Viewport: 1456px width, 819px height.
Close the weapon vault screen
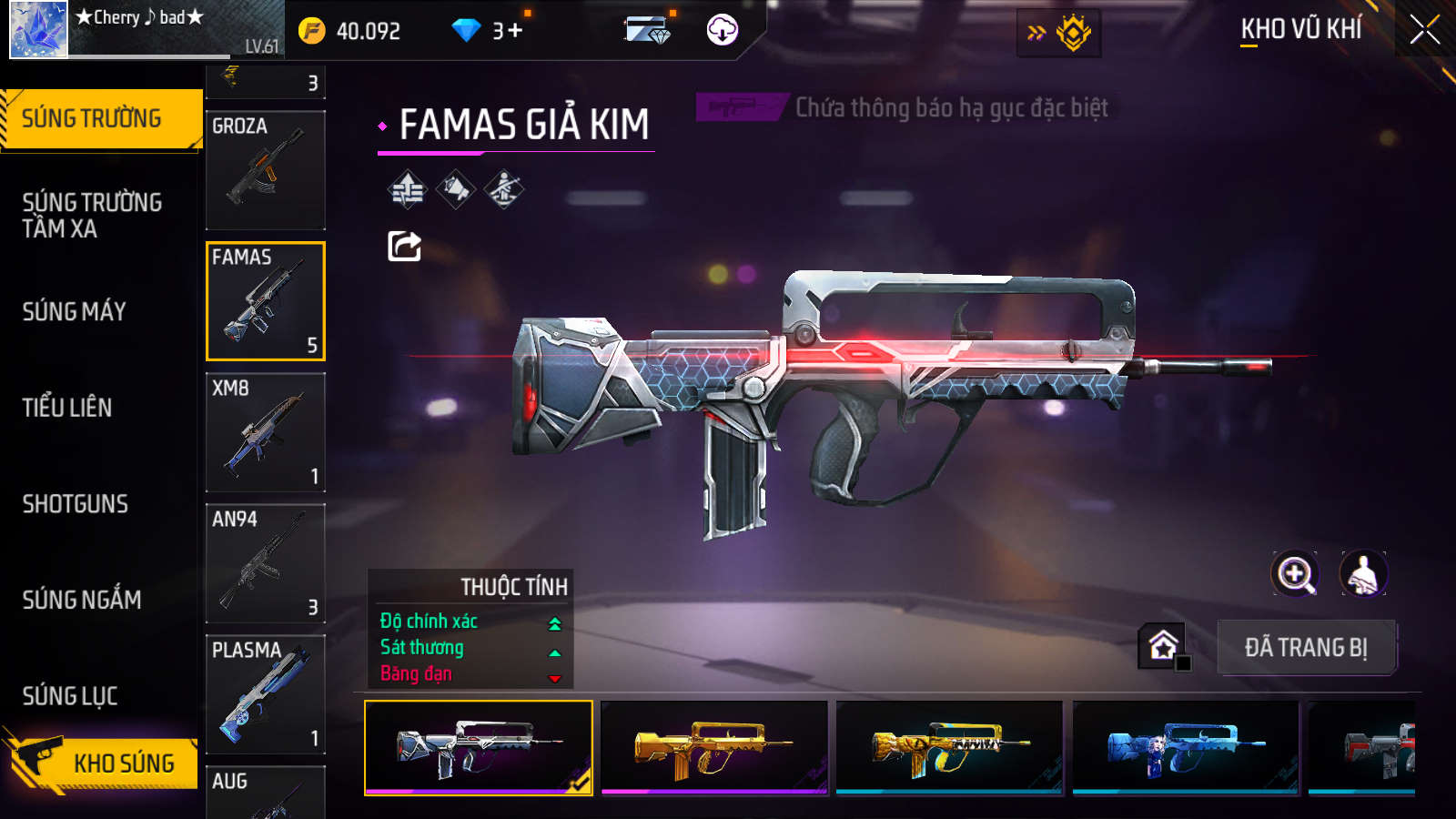1424,30
